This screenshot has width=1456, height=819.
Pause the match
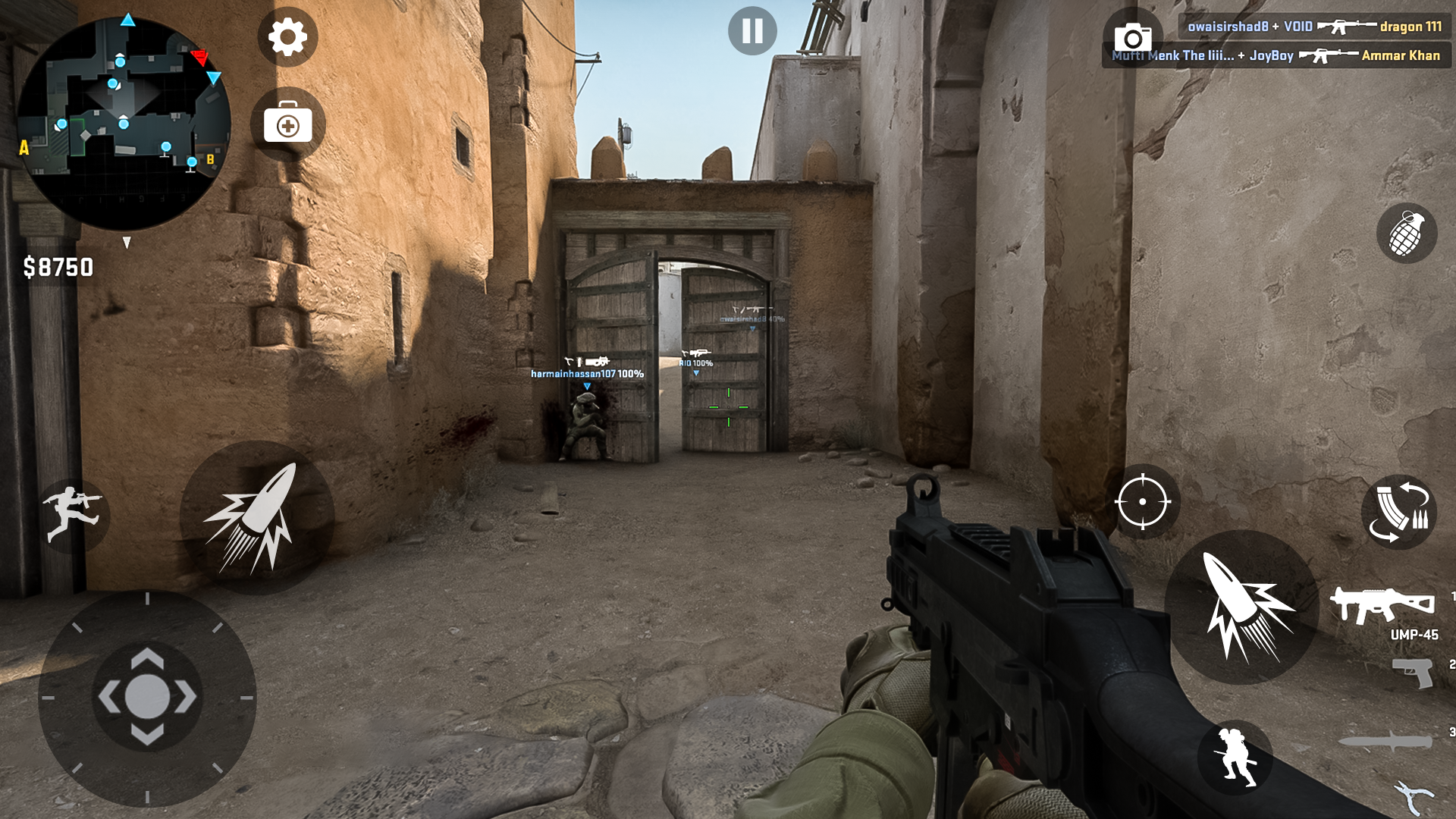coord(751,30)
